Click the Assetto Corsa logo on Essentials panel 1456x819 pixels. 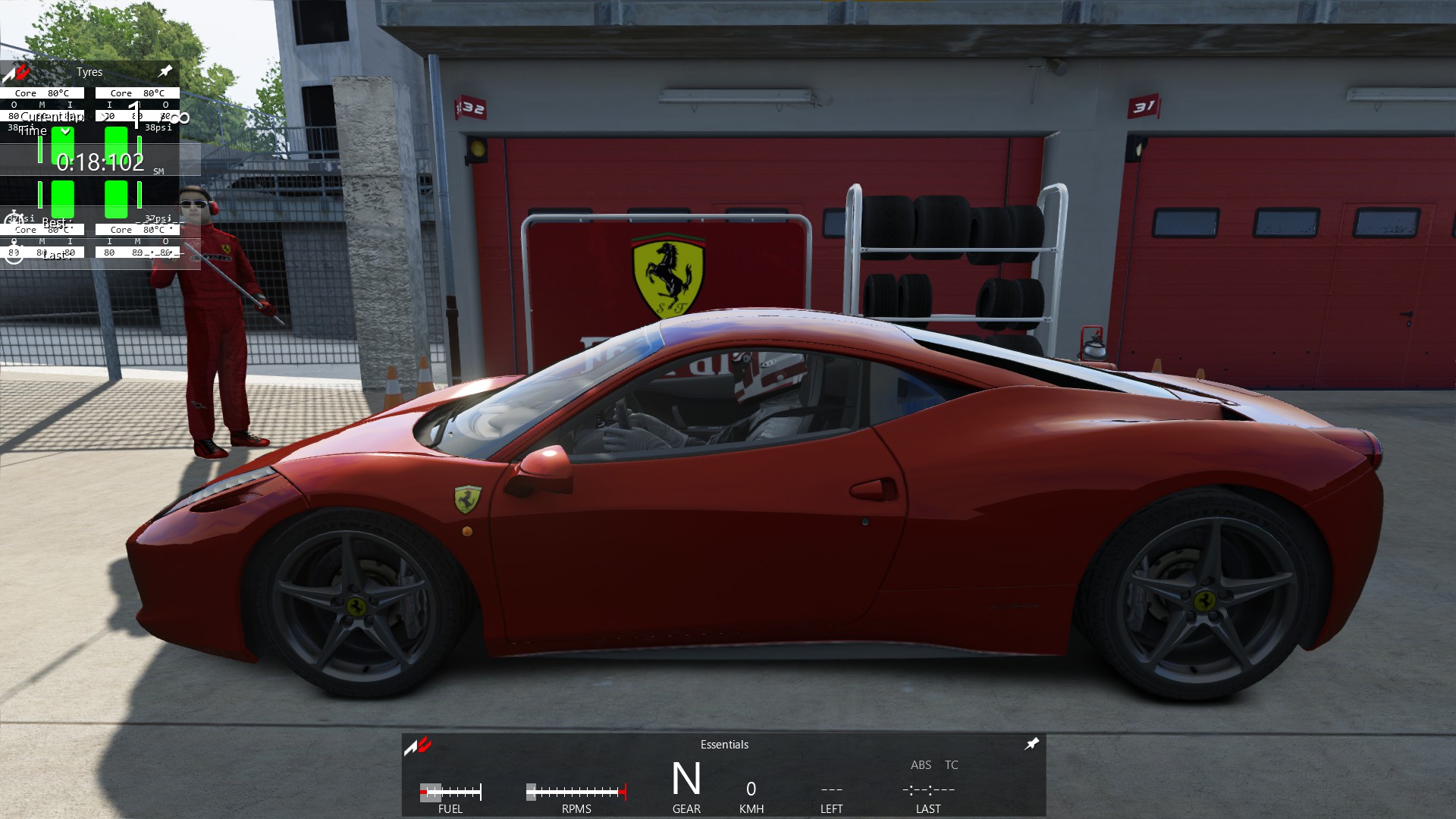418,746
